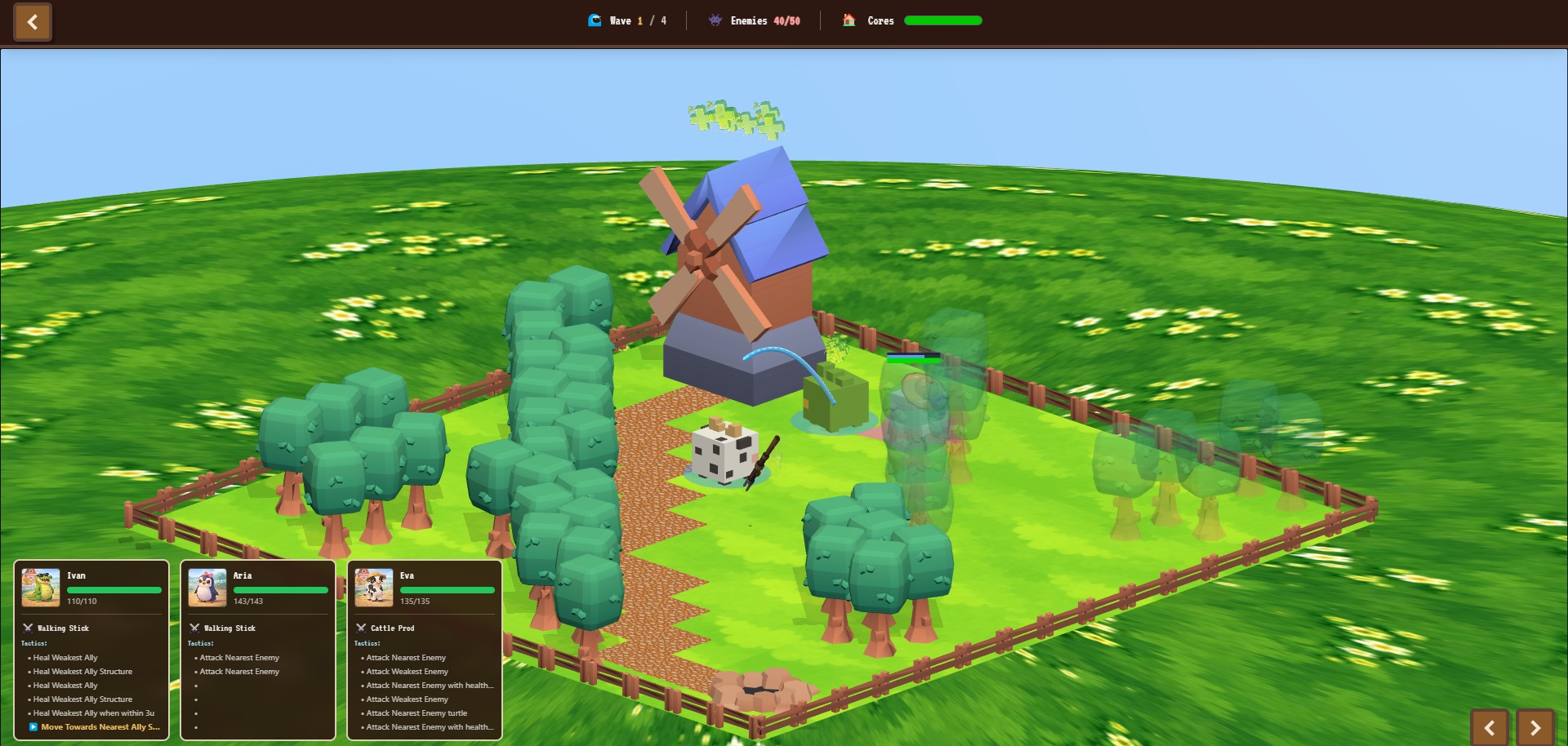Choose the Move Towards Nearest Ally tactic
This screenshot has width=1568, height=746.
100,727
